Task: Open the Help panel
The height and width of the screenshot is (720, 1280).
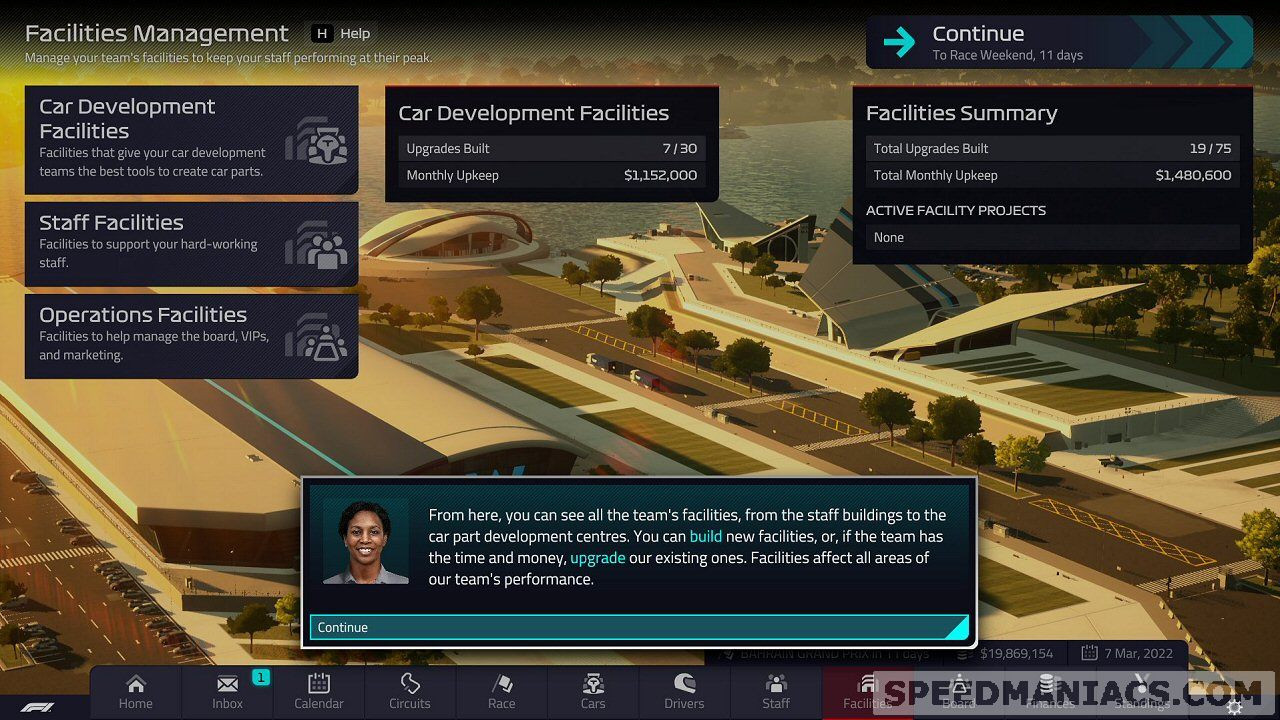Action: pyautogui.click(x=342, y=33)
